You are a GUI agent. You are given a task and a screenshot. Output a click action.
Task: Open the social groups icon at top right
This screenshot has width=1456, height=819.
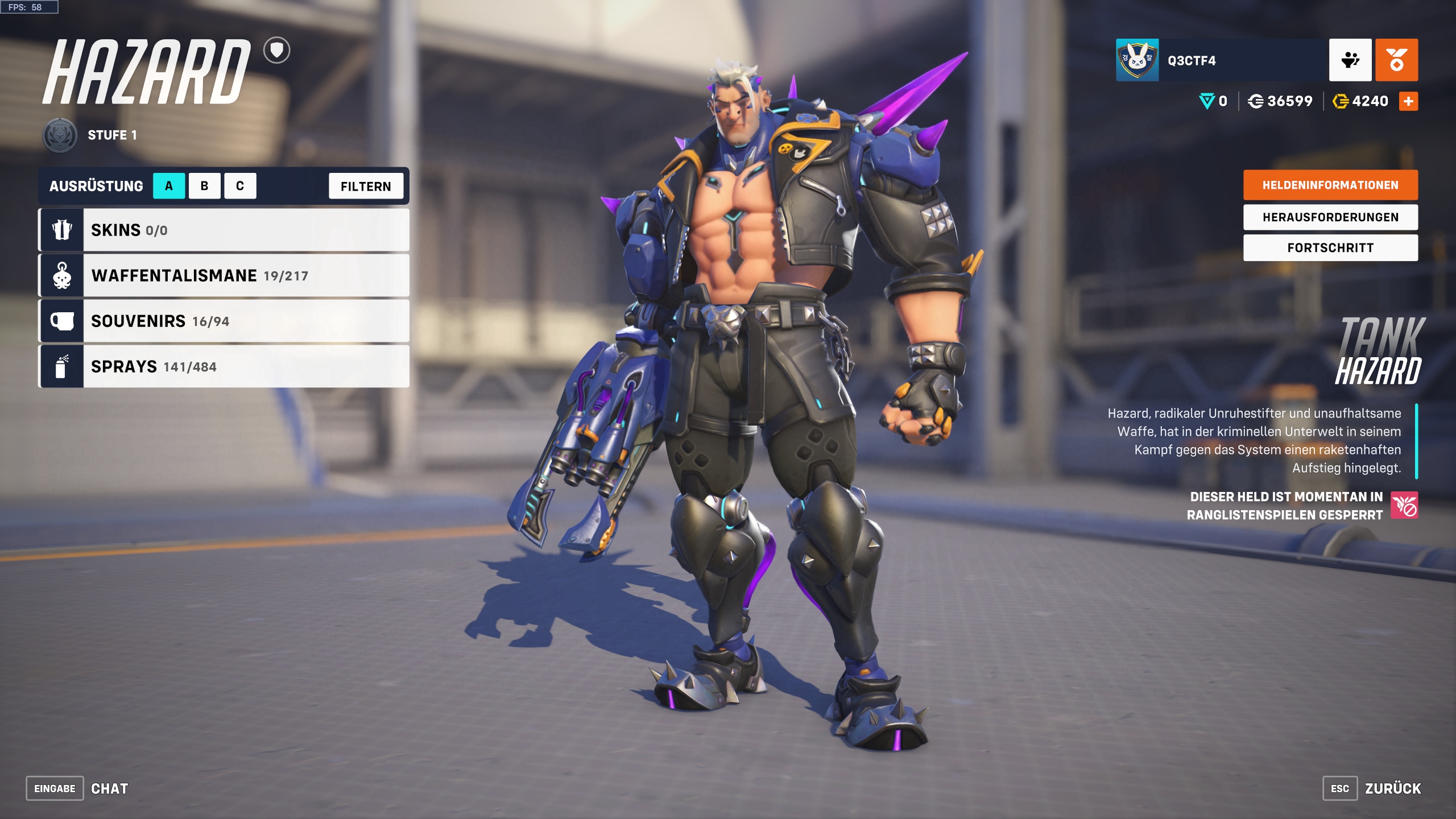click(x=1350, y=60)
